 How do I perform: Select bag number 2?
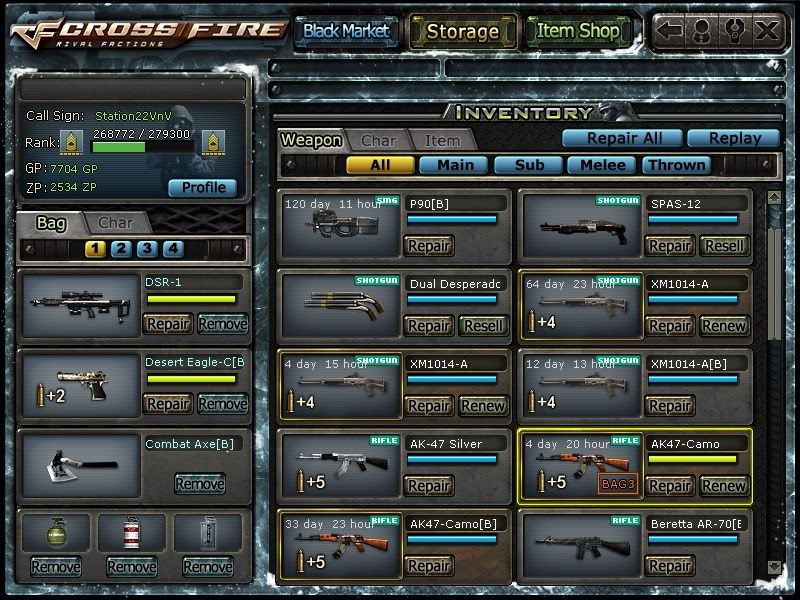coord(121,249)
